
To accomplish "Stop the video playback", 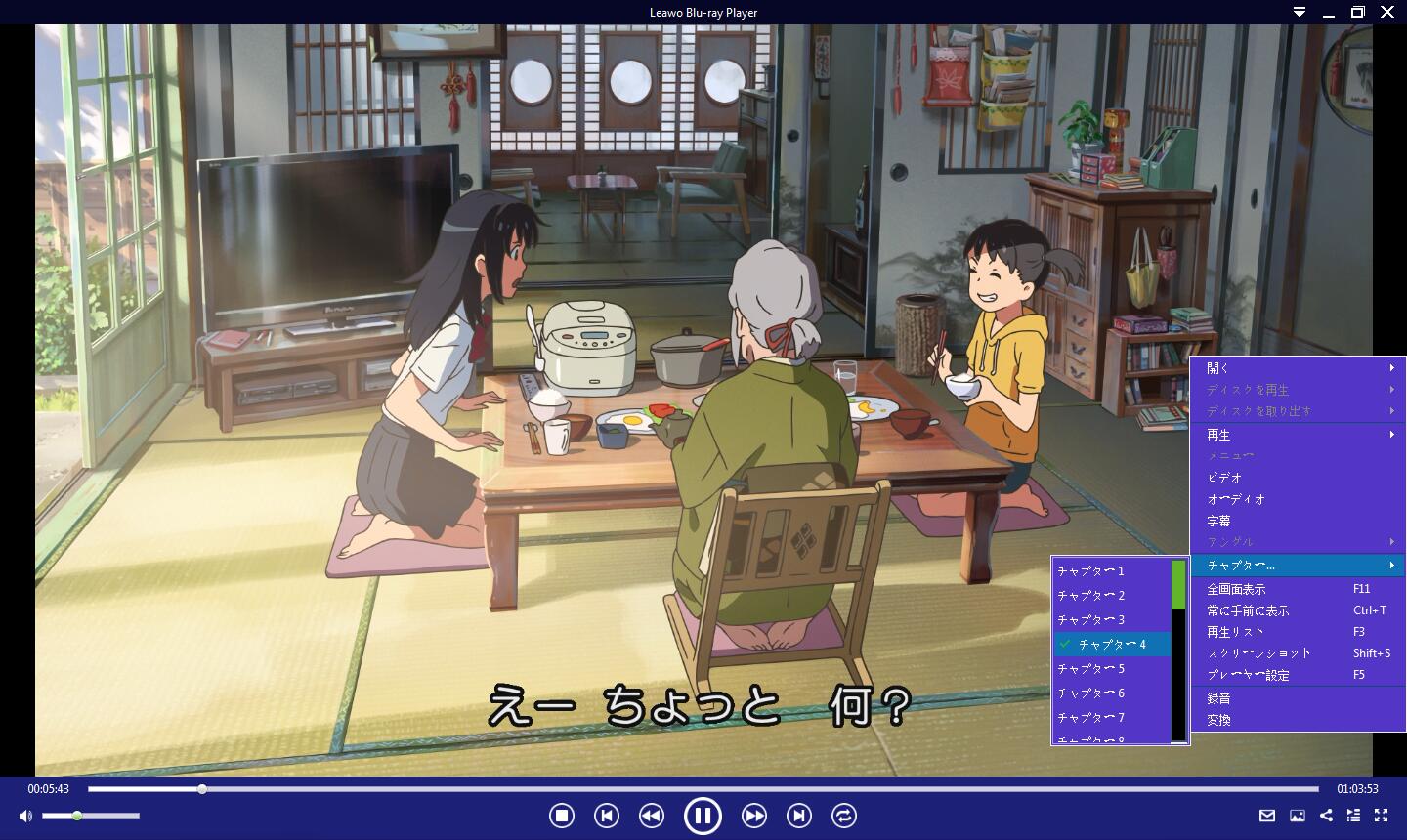I will click(x=561, y=816).
